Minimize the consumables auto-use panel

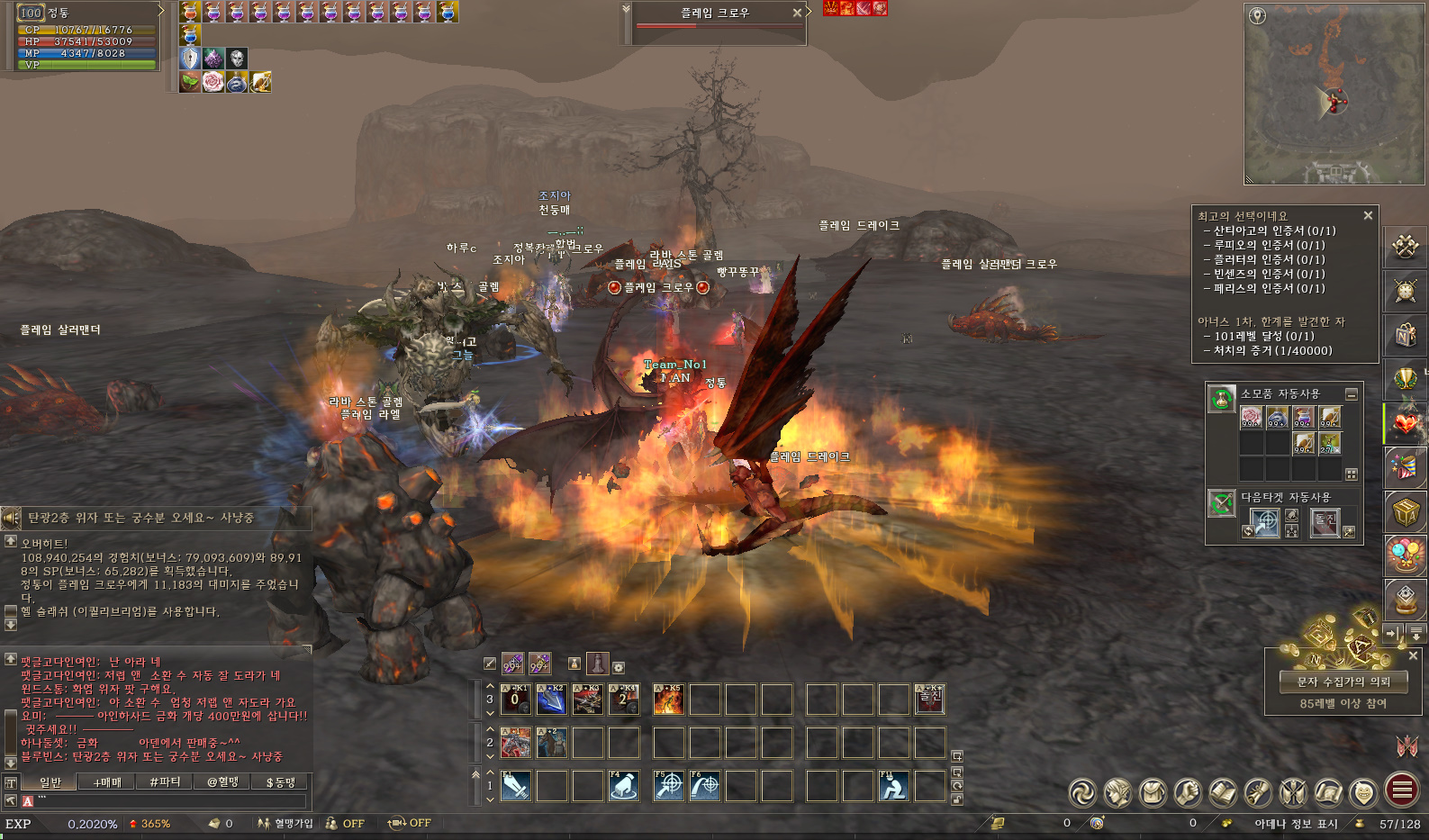click(1352, 394)
